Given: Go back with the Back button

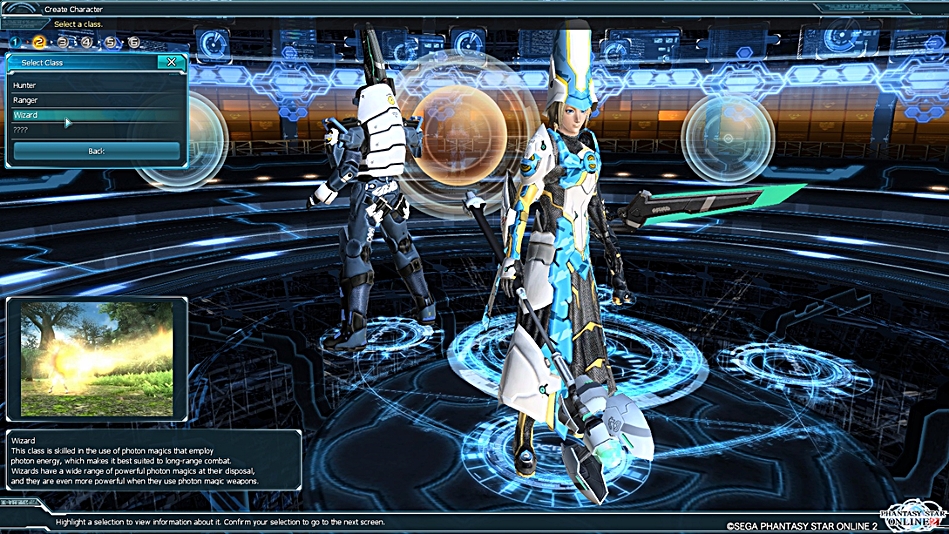Looking at the screenshot, I should [x=96, y=151].
